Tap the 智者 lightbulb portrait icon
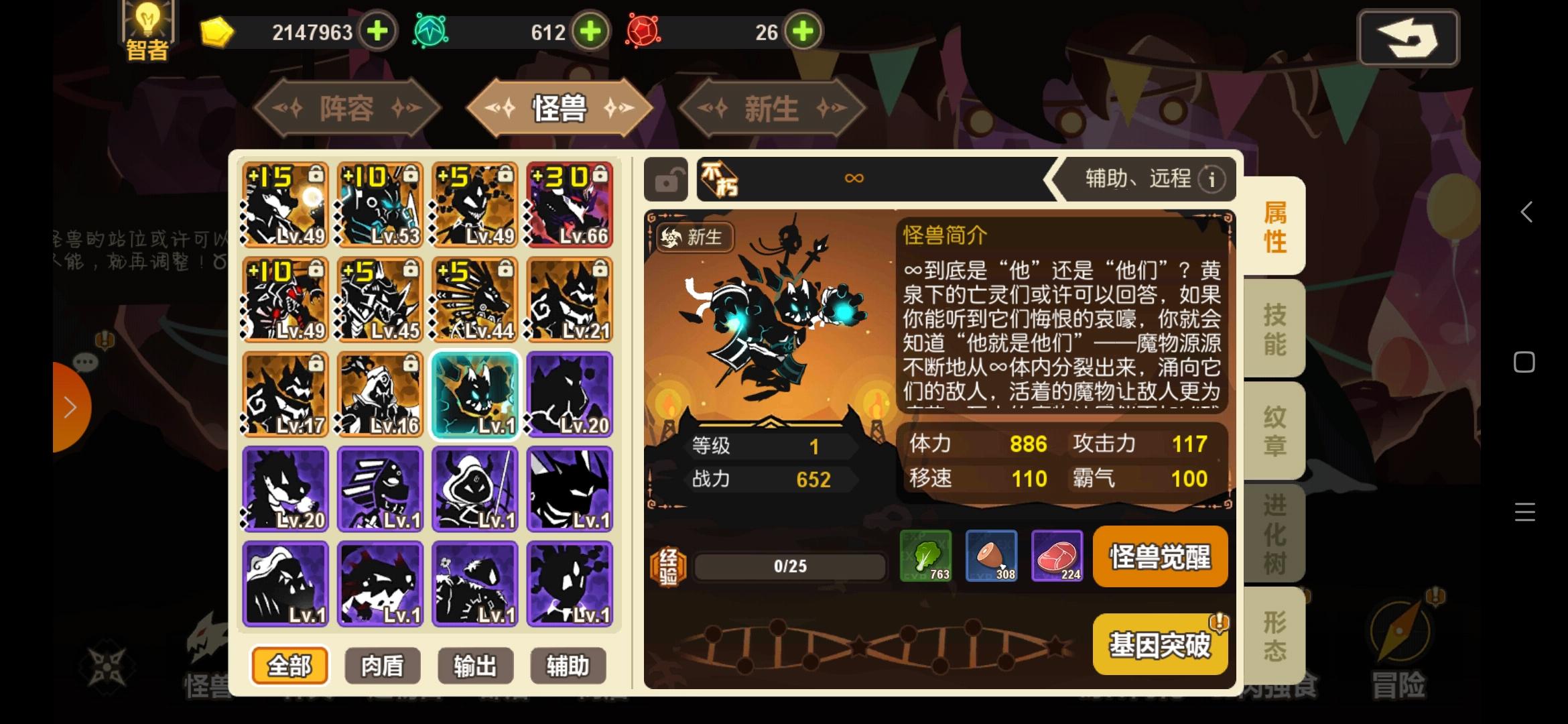The width and height of the screenshot is (1568, 724). tap(147, 27)
